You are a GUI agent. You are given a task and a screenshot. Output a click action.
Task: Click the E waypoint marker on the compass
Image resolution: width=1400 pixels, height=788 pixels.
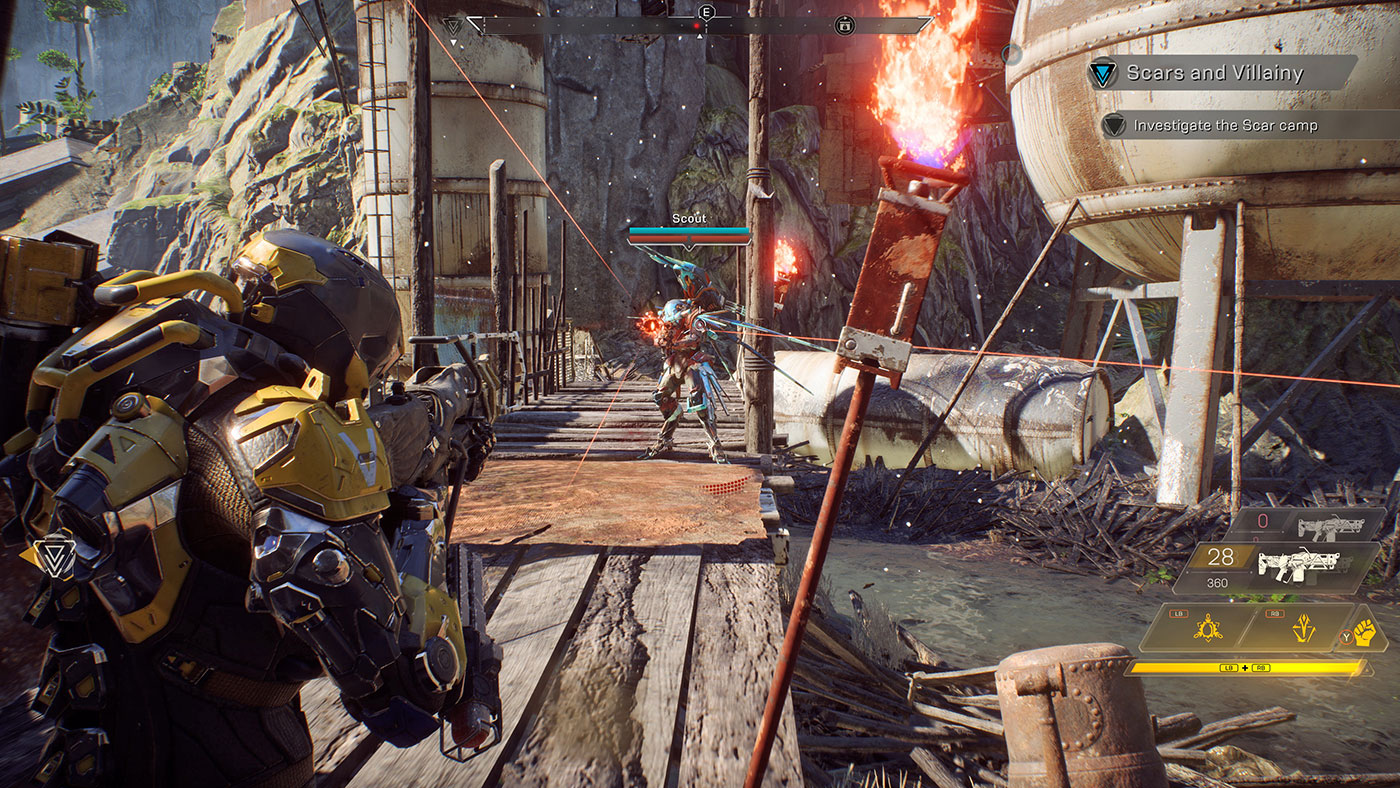pyautogui.click(x=705, y=12)
